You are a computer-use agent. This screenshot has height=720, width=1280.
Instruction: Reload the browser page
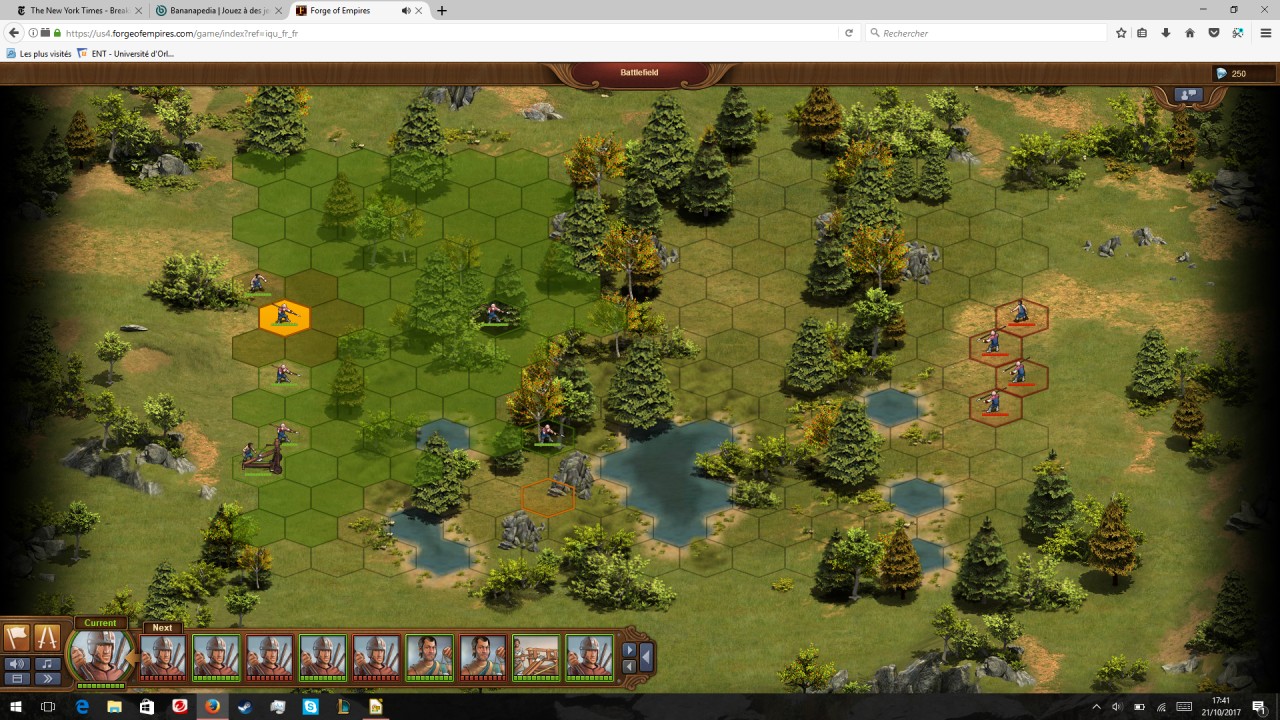[x=849, y=33]
